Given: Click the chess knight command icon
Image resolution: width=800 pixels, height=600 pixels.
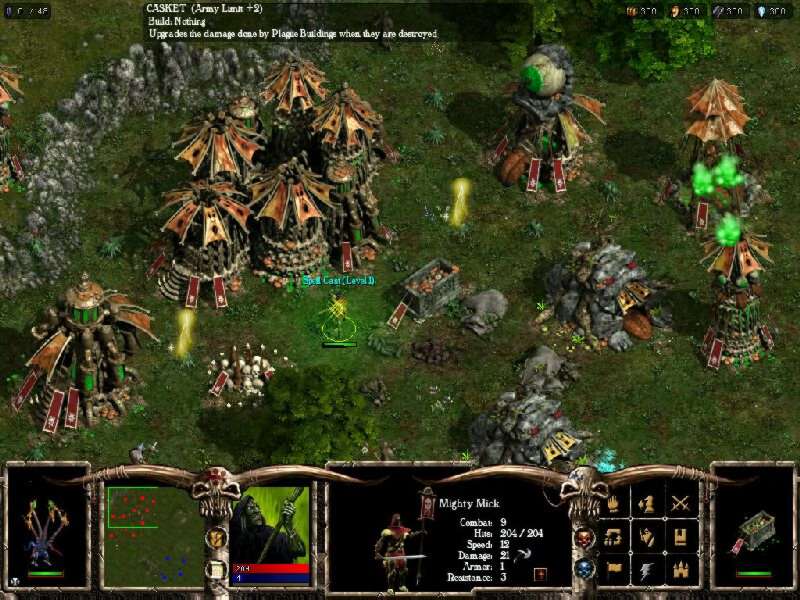Looking at the screenshot, I should (649, 504).
